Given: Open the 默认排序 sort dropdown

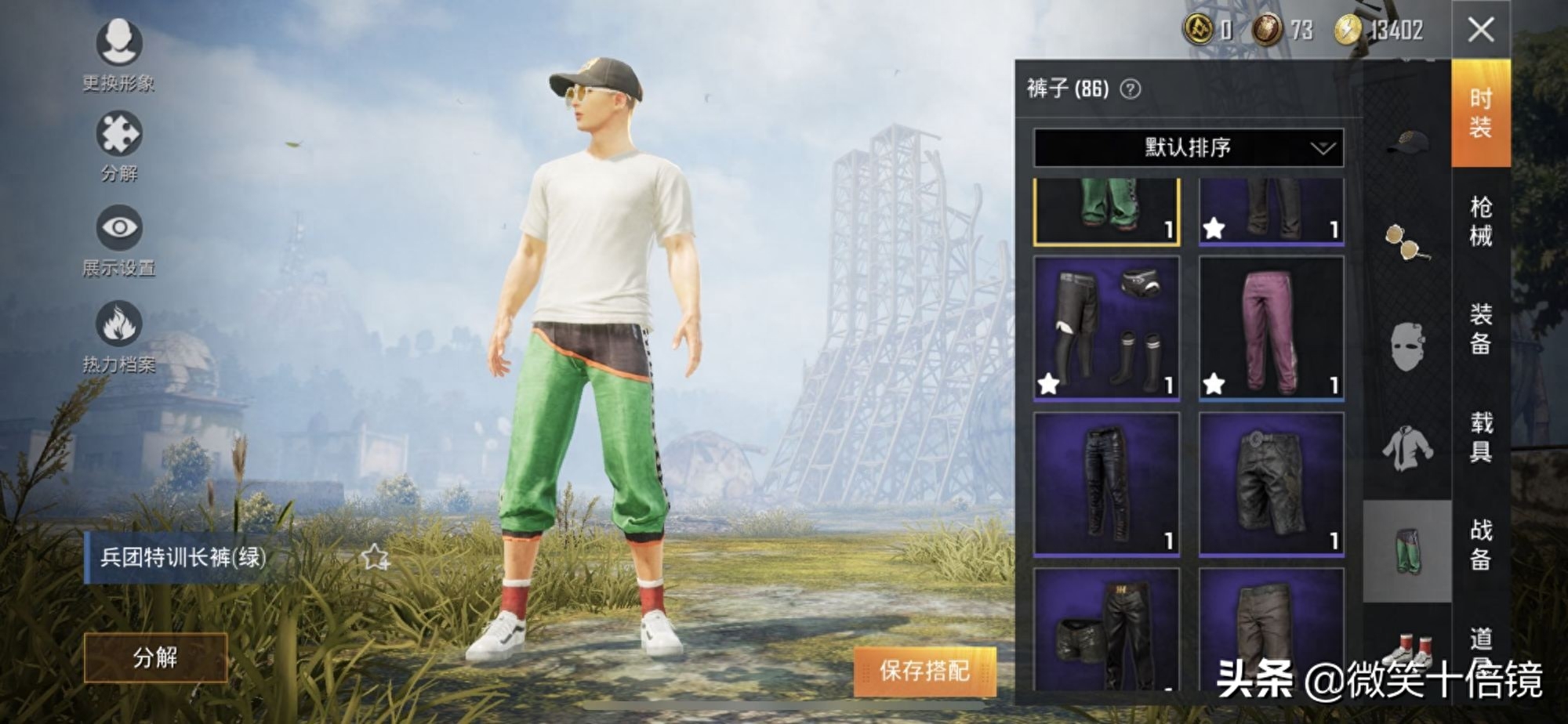Looking at the screenshot, I should [x=1188, y=148].
